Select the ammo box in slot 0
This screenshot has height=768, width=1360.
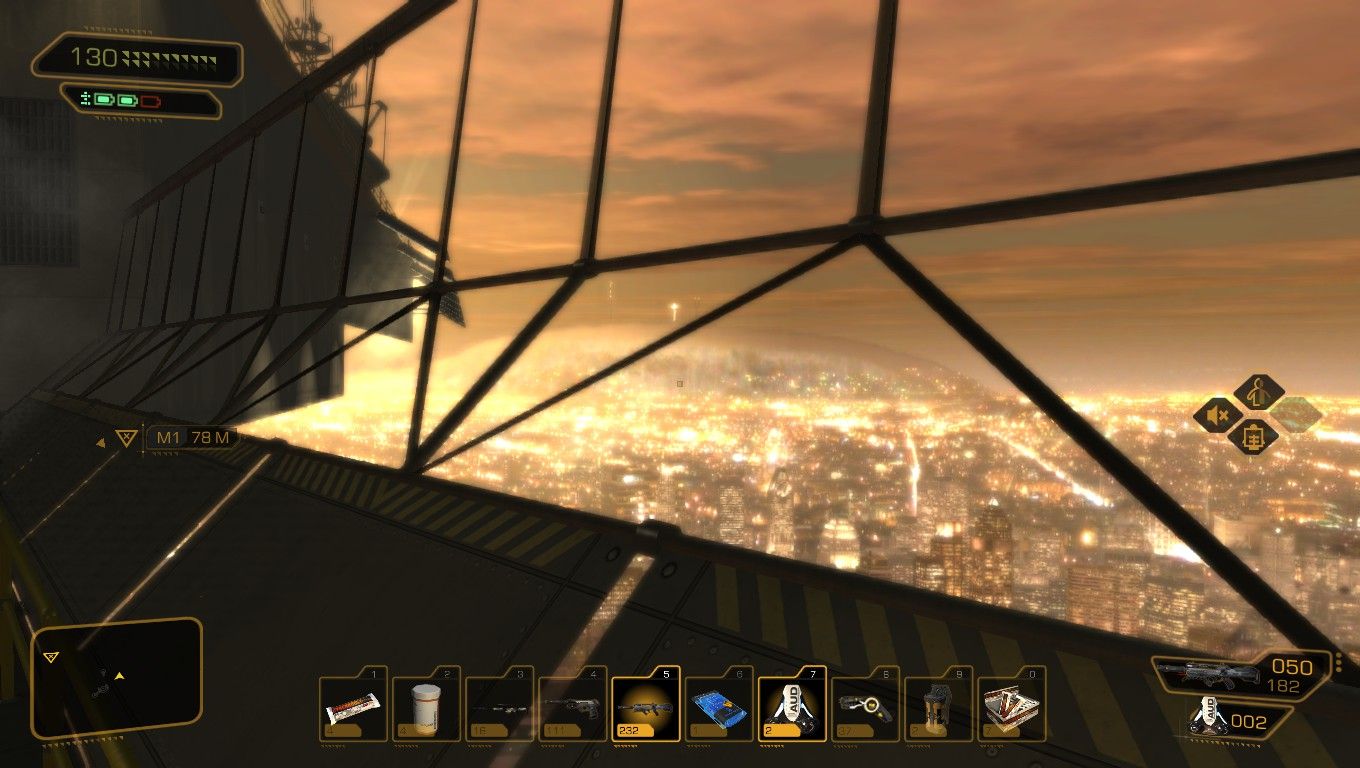tap(1010, 705)
